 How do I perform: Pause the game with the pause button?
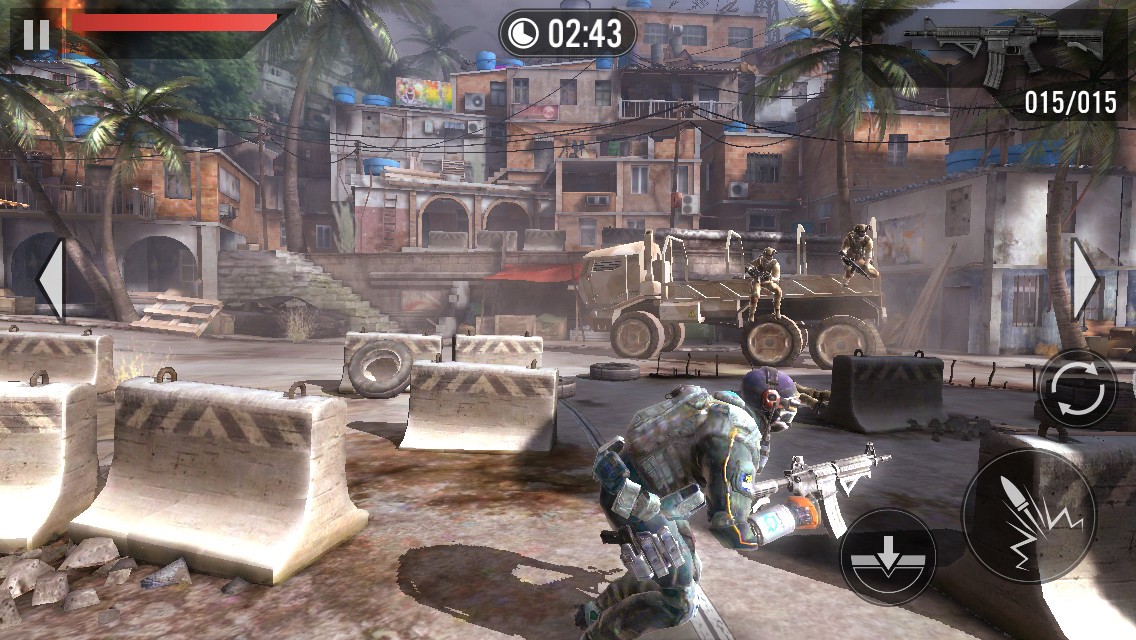pos(36,34)
